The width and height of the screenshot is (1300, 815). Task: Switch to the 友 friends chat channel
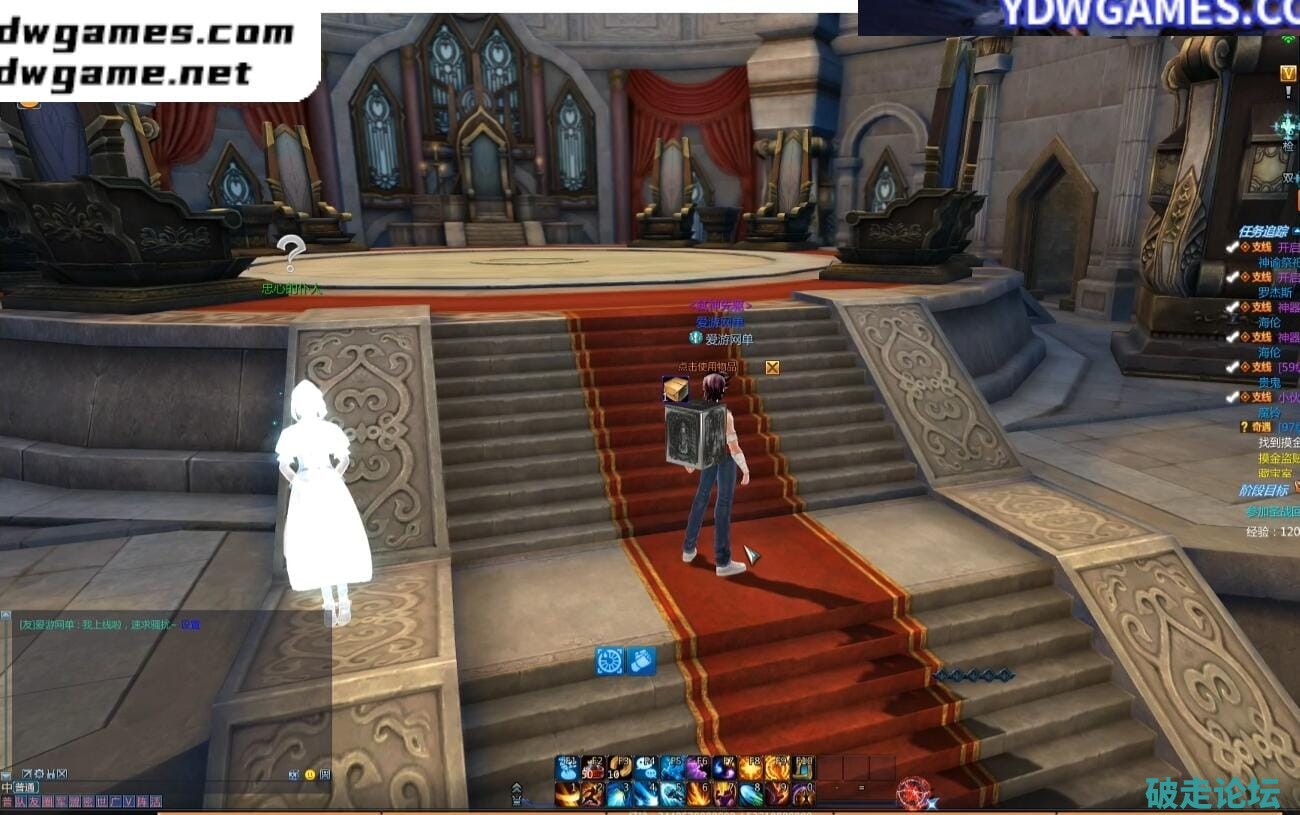(x=33, y=802)
